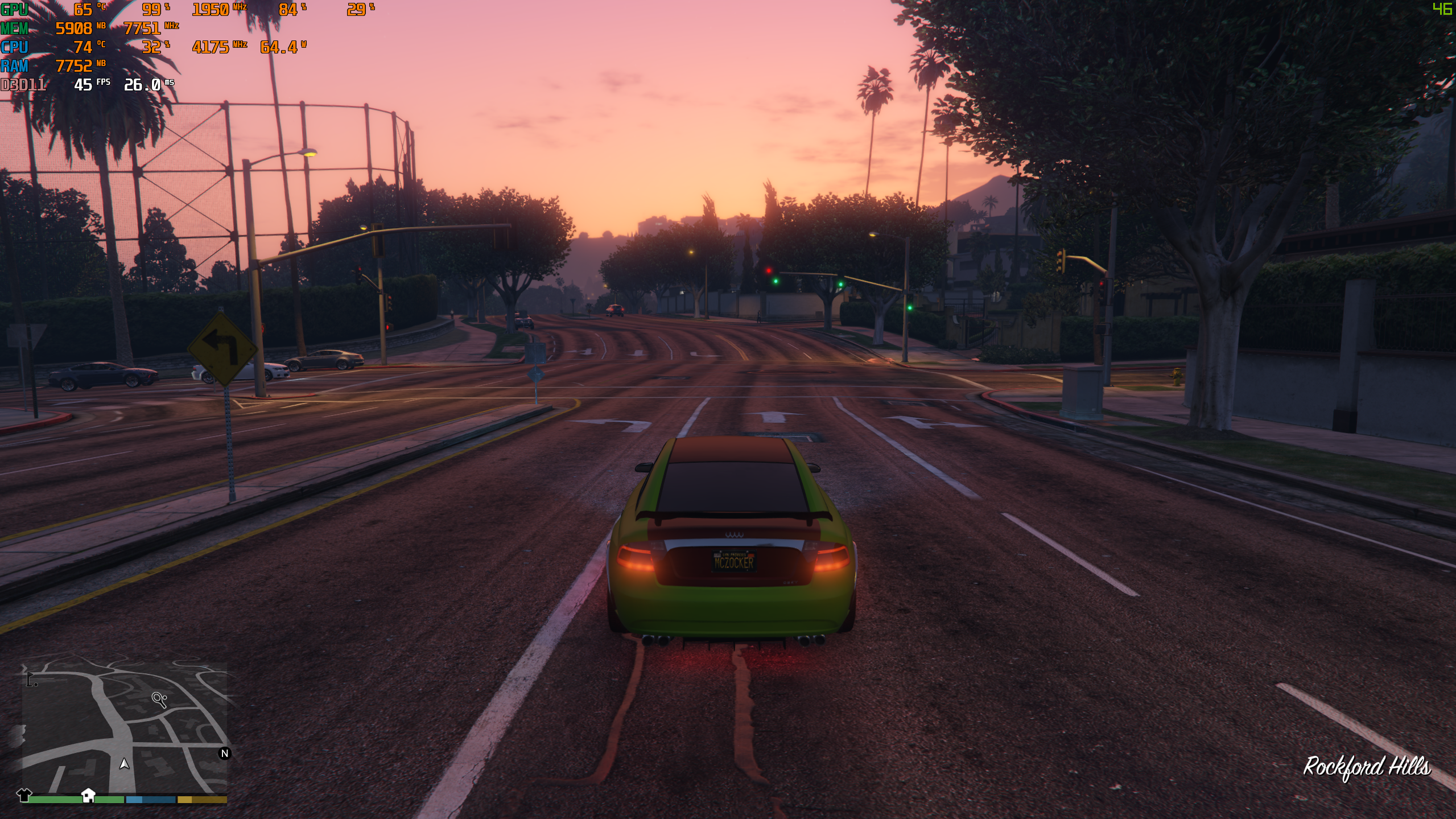
Task: Click the D3D11 API indicator
Action: pyautogui.click(x=23, y=86)
